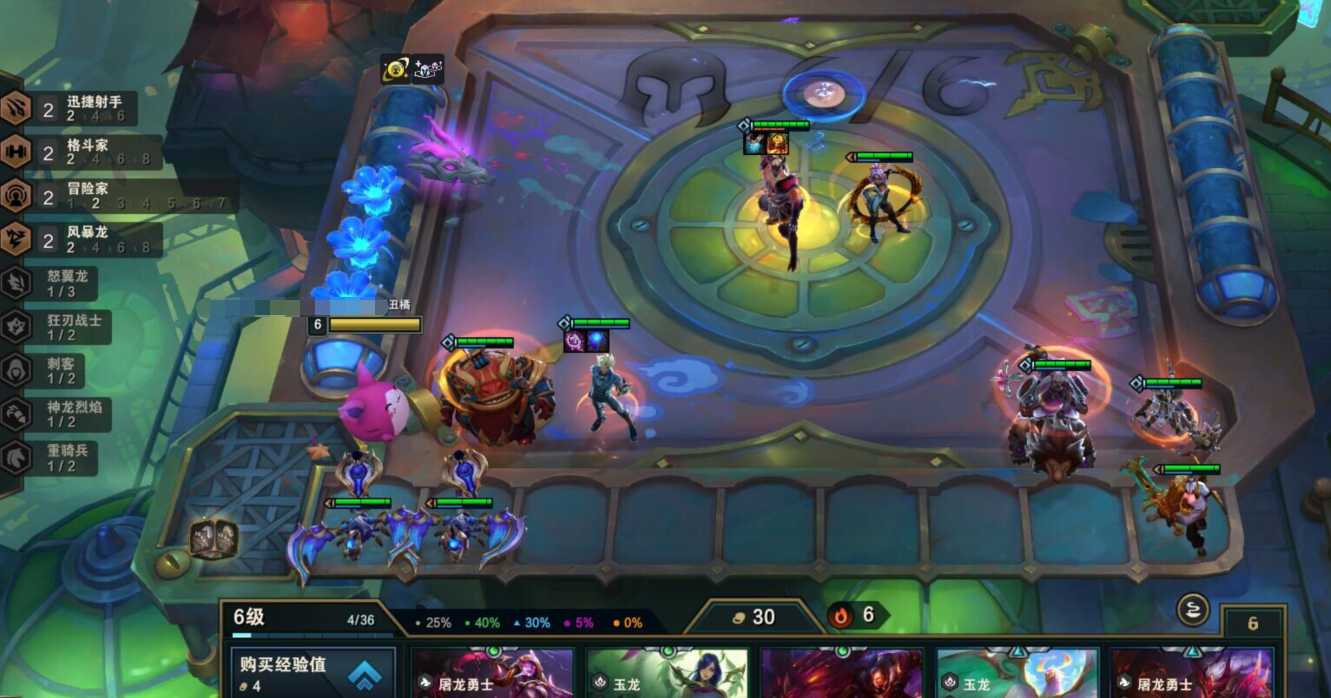Purchase the dark-haired 玉龙 champion card
Screen dimensions: 1331x698
[667, 673]
